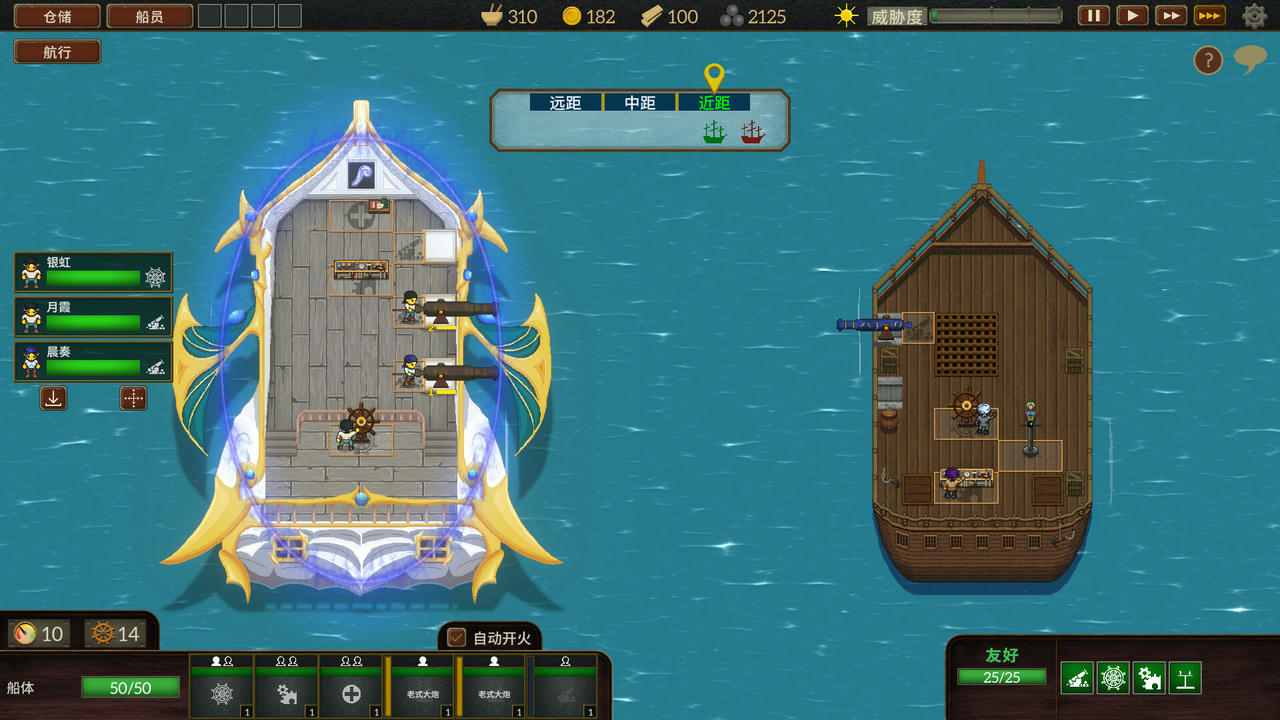
Task: Select the medical cross station slot
Action: tap(352, 693)
